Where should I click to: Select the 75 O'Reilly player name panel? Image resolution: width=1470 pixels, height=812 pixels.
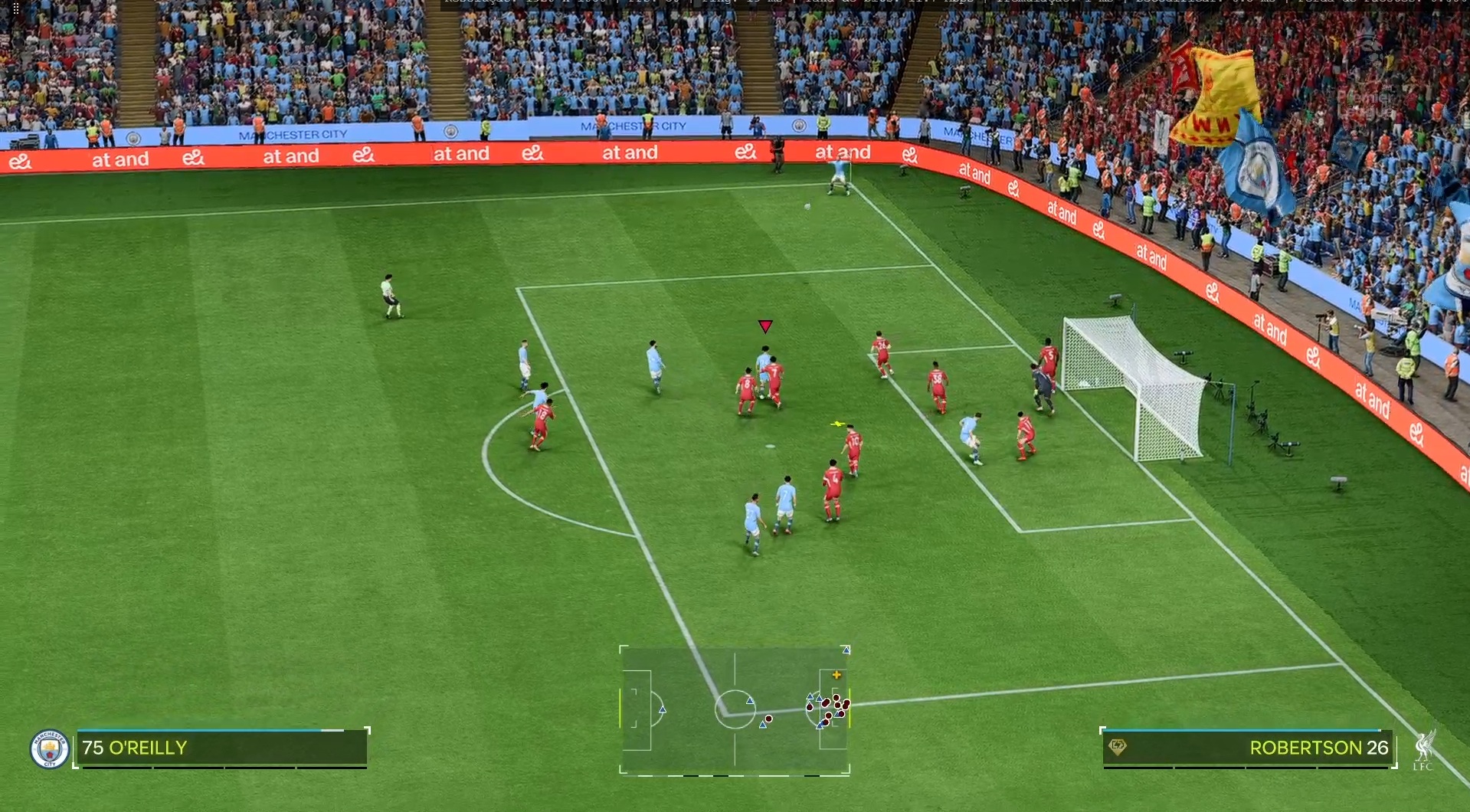221,748
